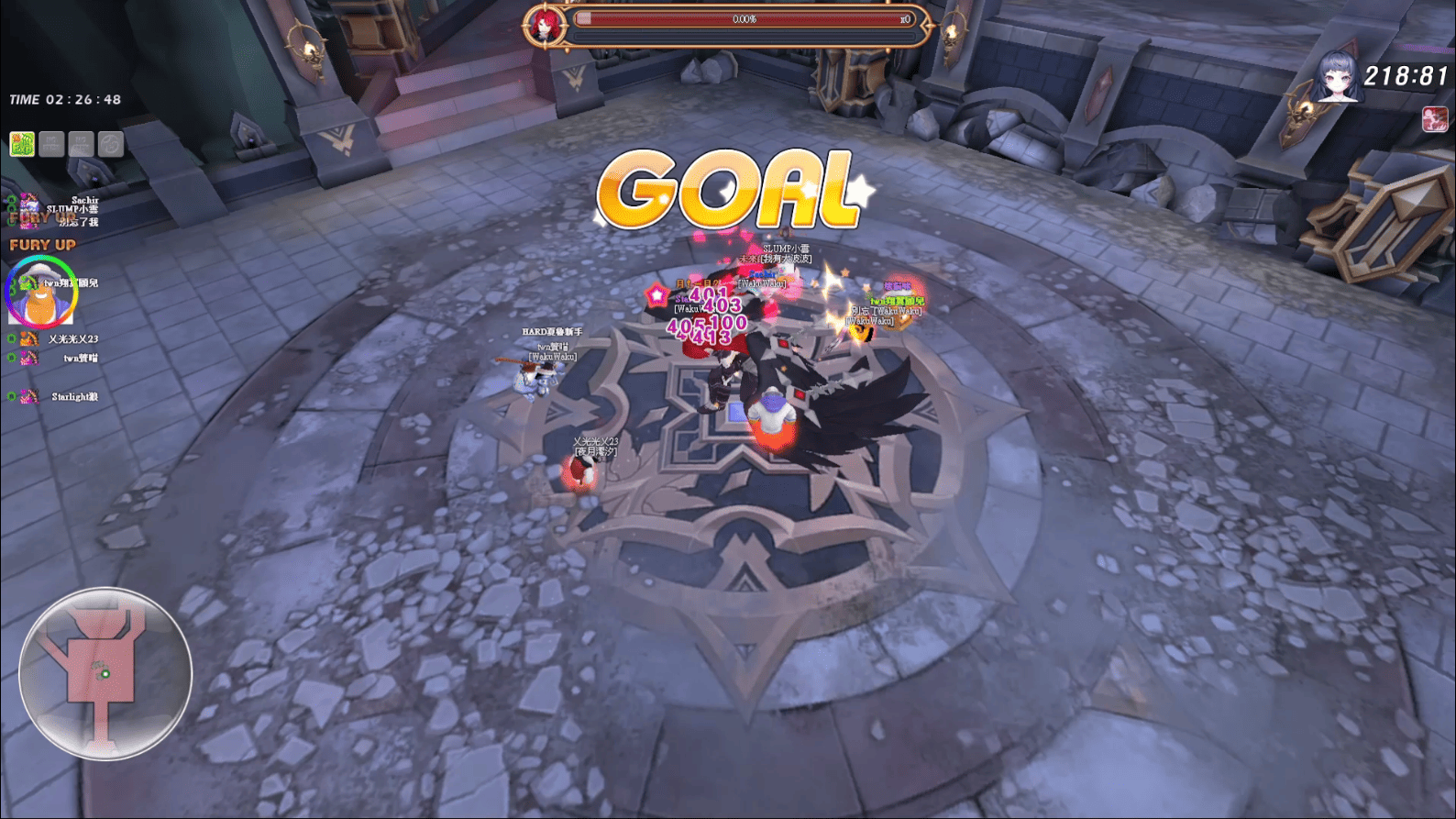
Task: Click the second grayed buff slot icon
Action: [80, 142]
